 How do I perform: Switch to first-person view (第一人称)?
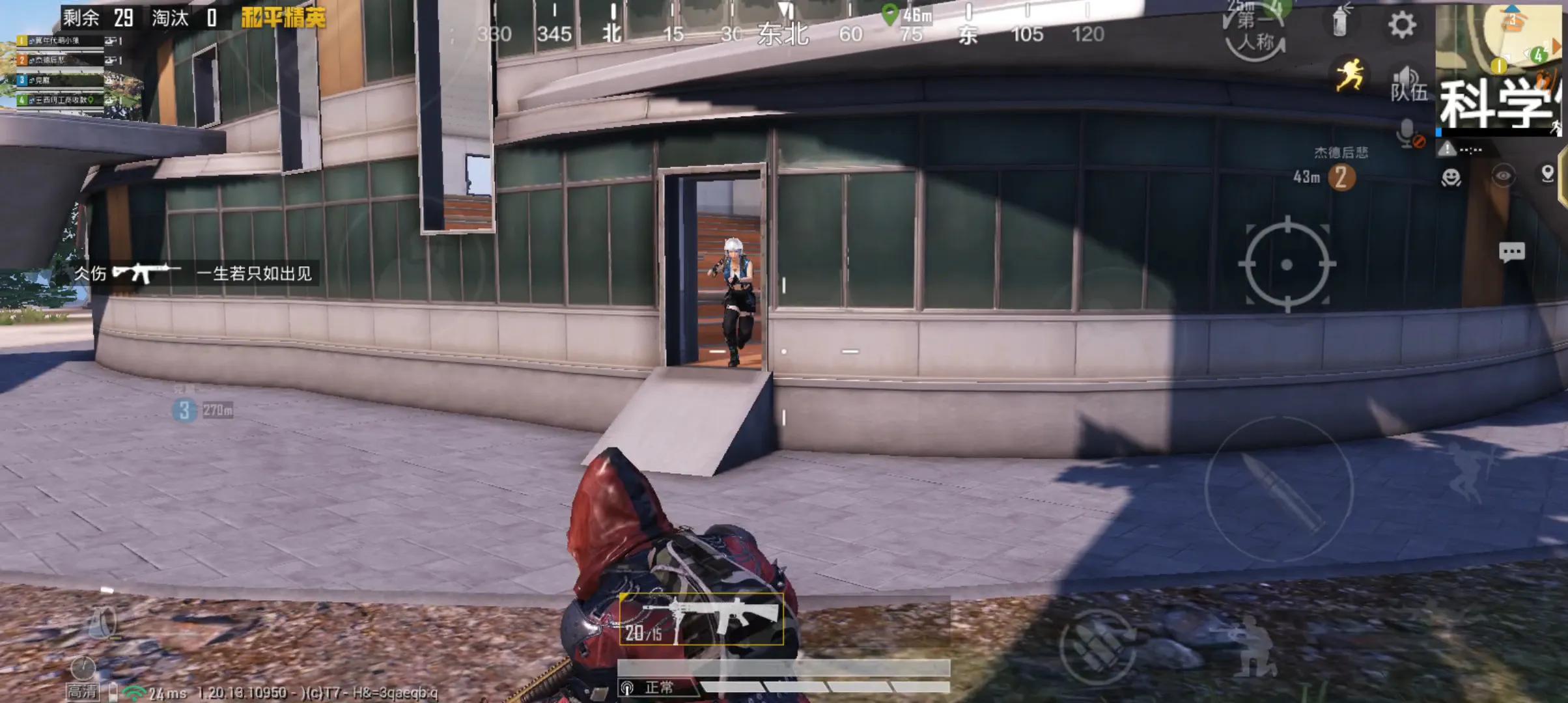[1255, 33]
